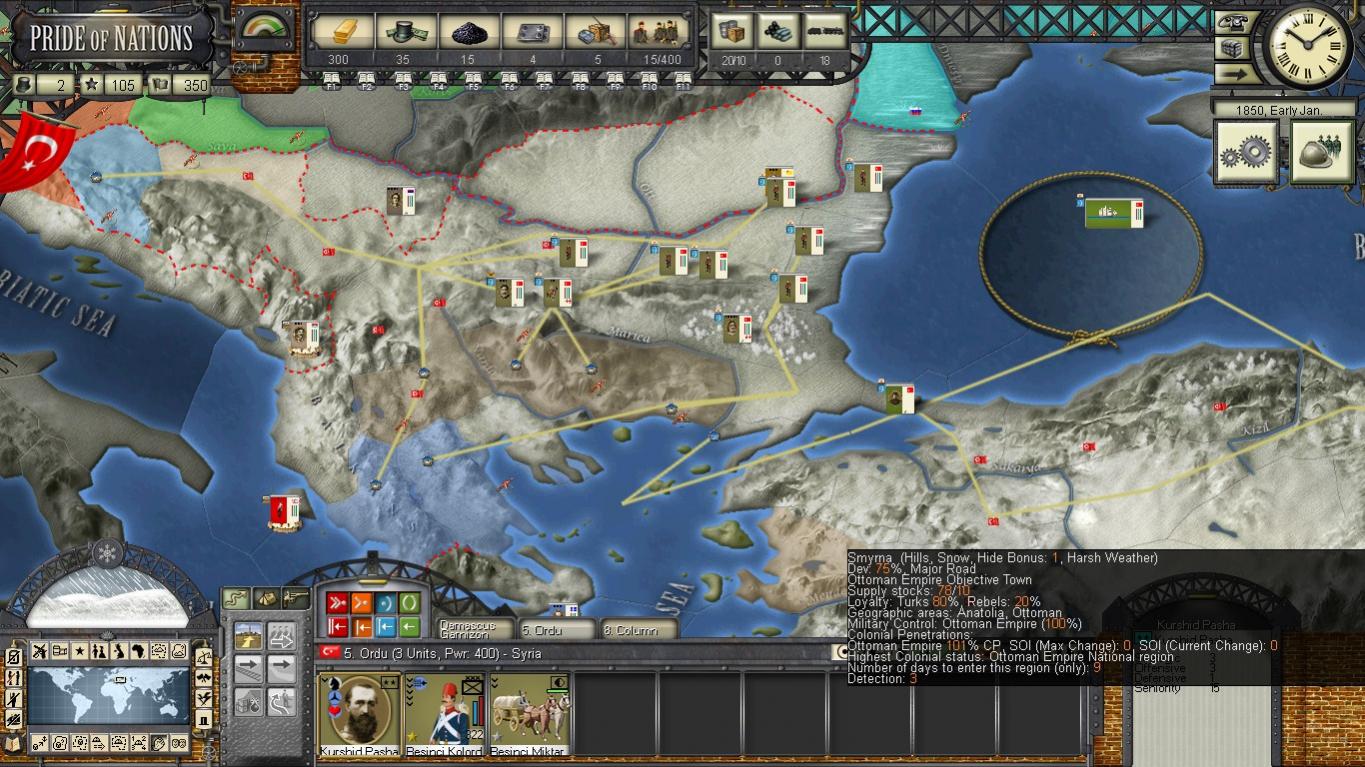
Task: Open the Damascus Garrison stack tab
Action: click(474, 630)
